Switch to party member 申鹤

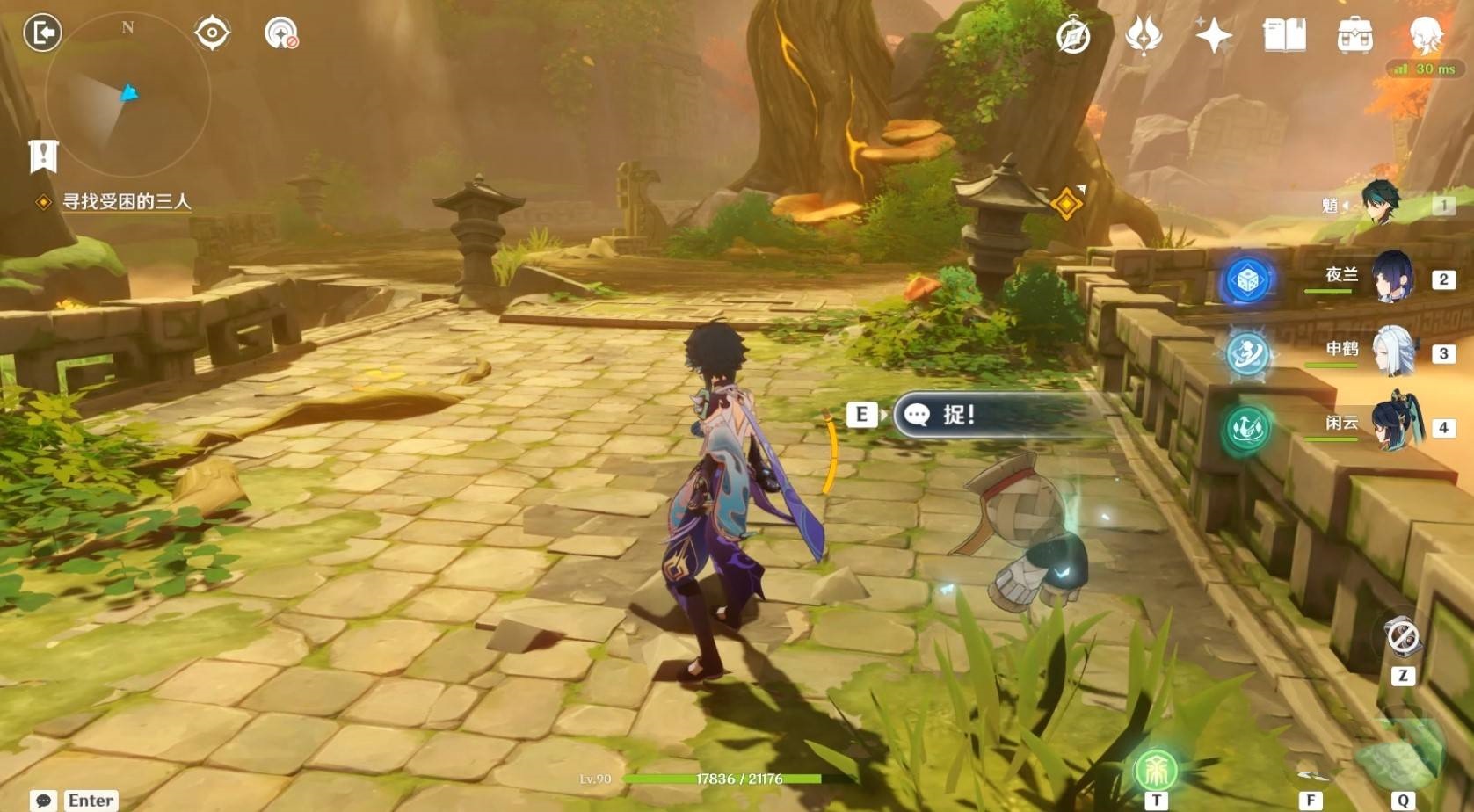(x=1392, y=352)
